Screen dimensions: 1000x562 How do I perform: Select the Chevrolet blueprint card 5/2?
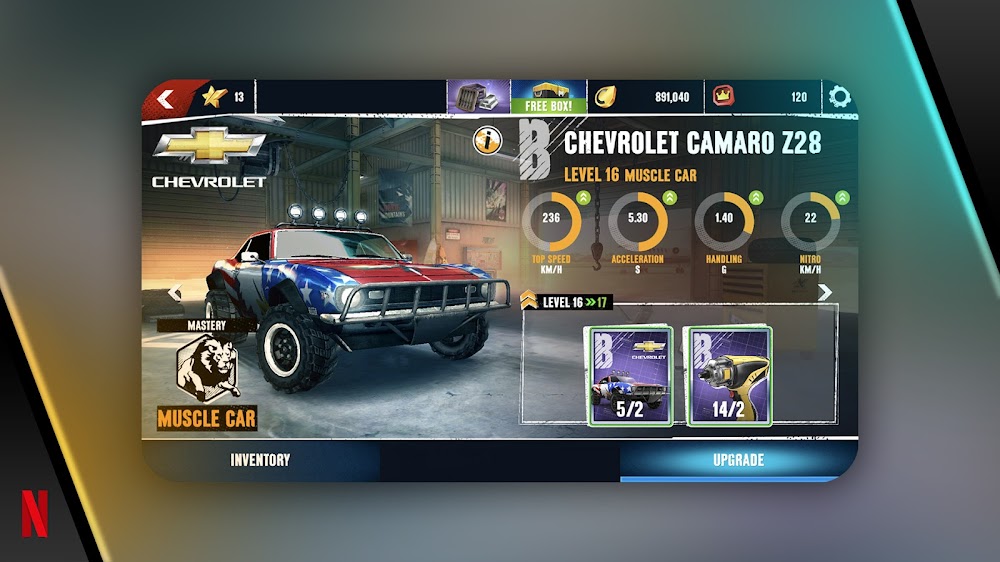coord(630,376)
